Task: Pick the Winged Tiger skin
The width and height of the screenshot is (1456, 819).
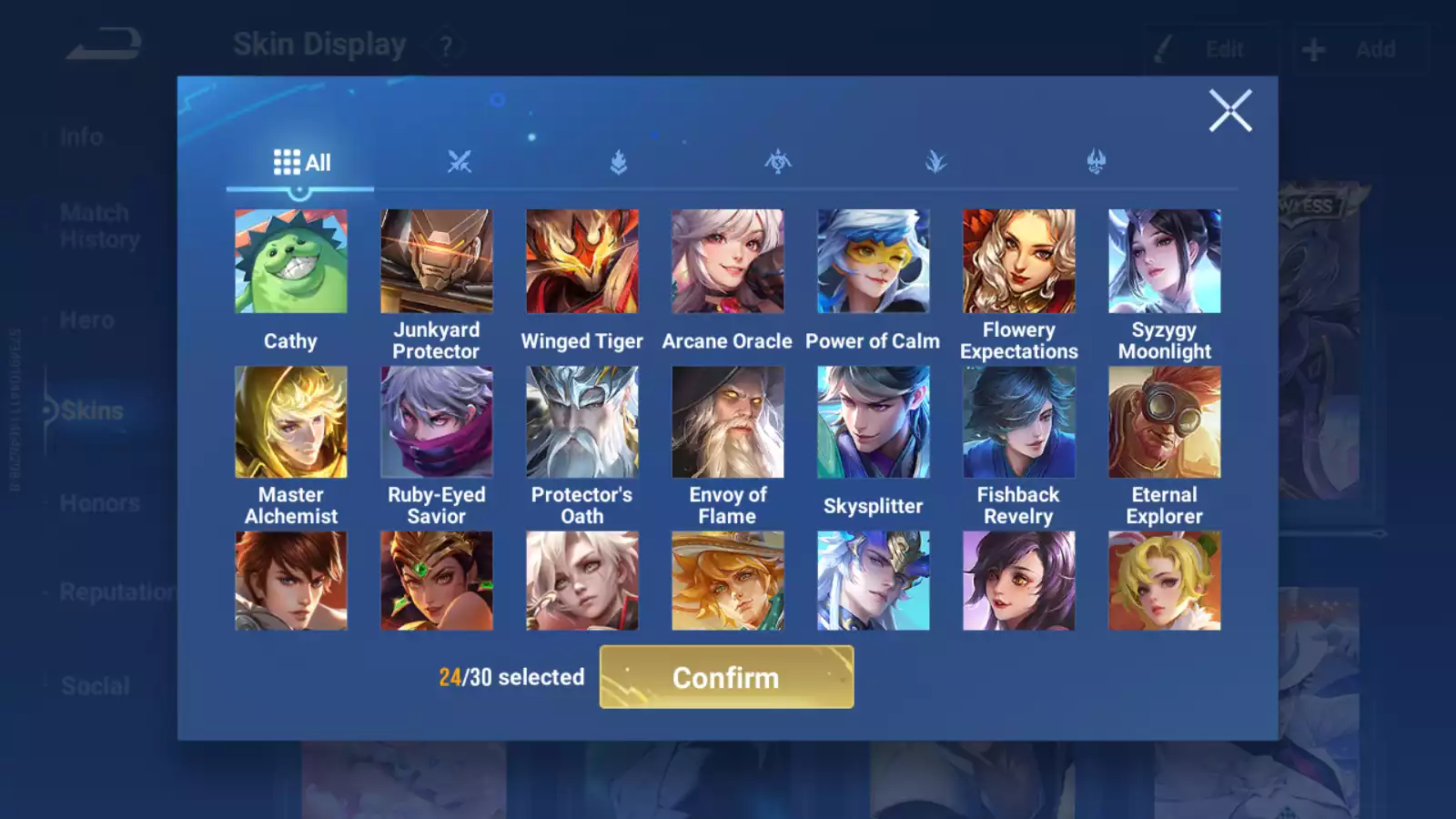Action: pyautogui.click(x=582, y=261)
